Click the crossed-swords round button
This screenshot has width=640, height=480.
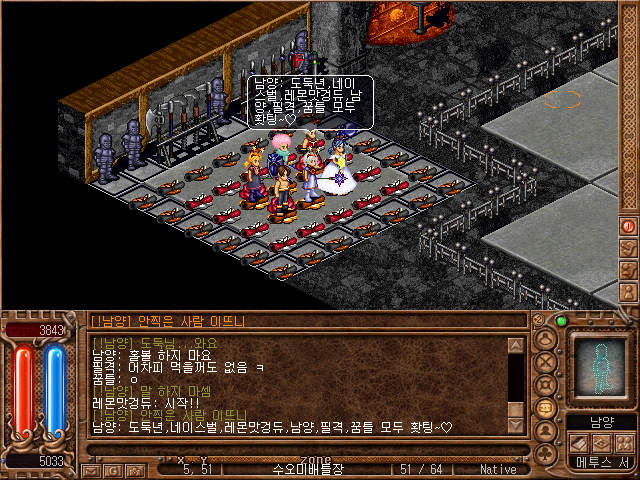(x=546, y=361)
